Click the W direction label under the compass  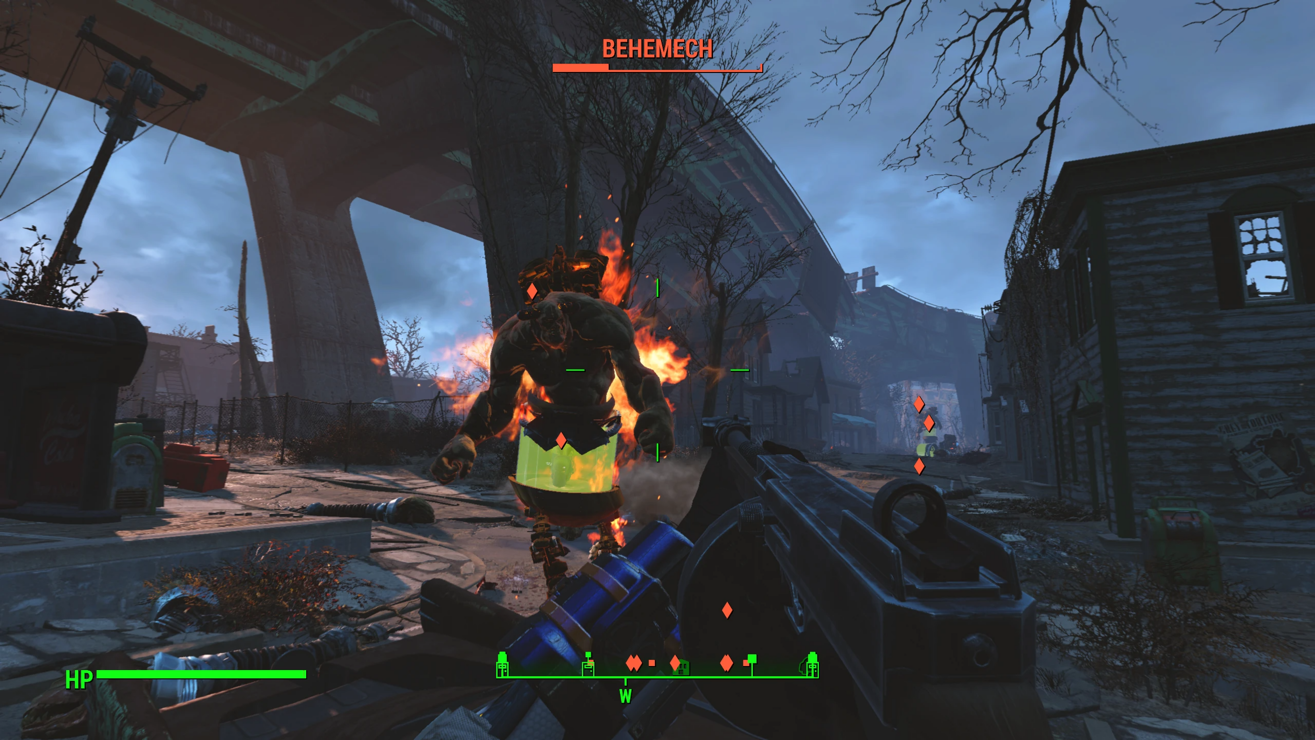[625, 696]
